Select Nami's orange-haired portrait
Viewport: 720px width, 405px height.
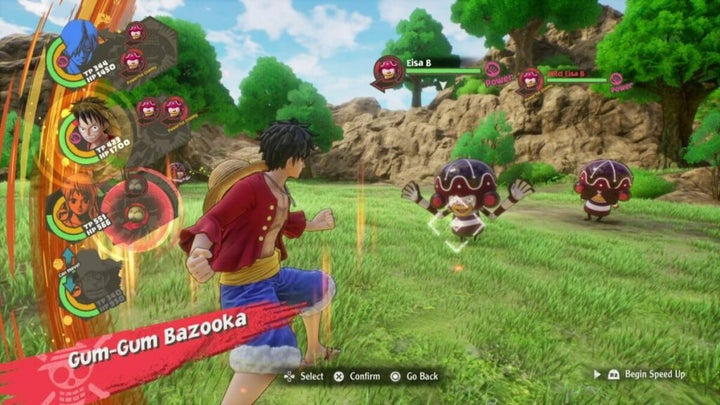click(79, 200)
